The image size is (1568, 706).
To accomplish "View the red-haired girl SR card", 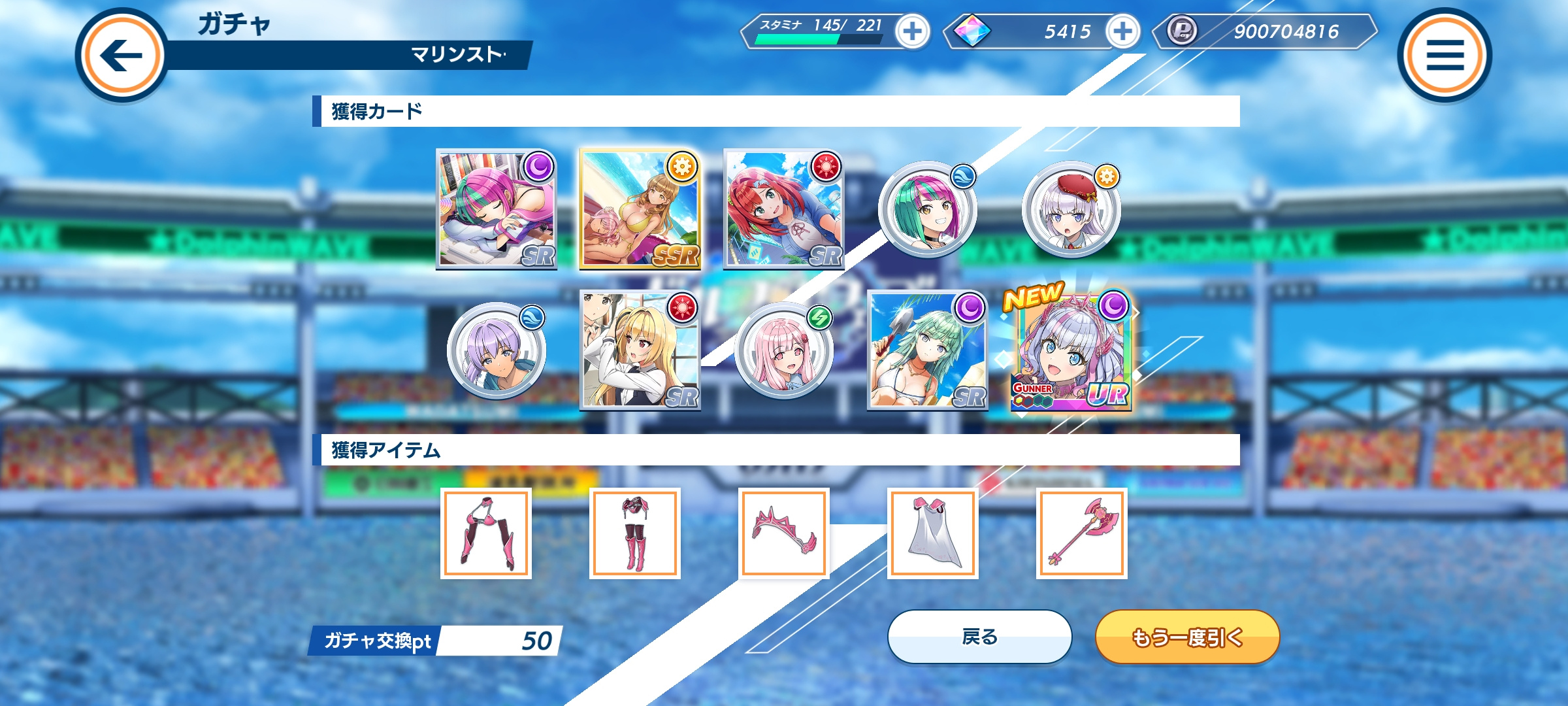I will point(783,209).
